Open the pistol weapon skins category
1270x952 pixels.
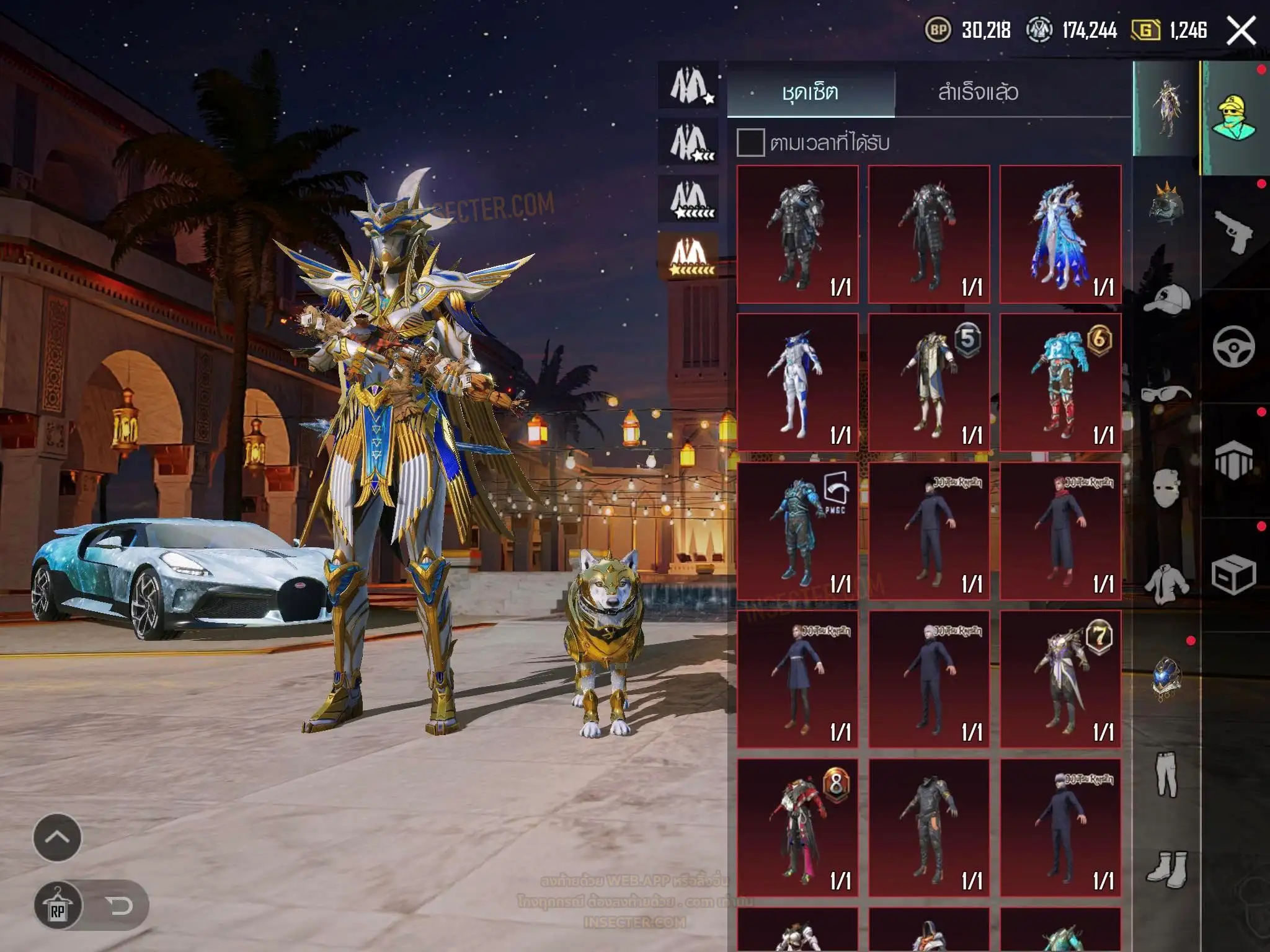pyautogui.click(x=1233, y=232)
